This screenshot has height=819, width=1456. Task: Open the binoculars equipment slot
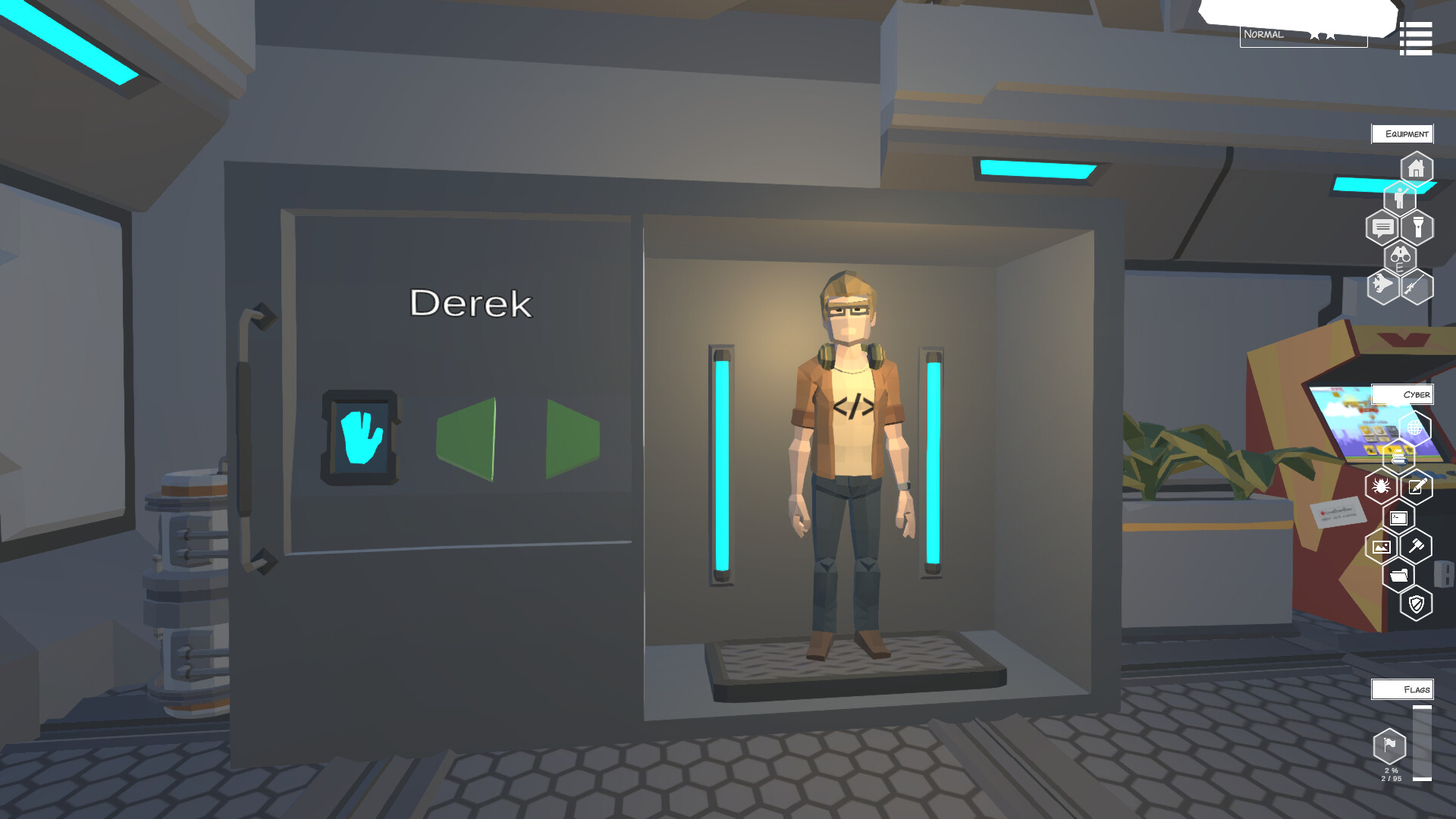1400,258
